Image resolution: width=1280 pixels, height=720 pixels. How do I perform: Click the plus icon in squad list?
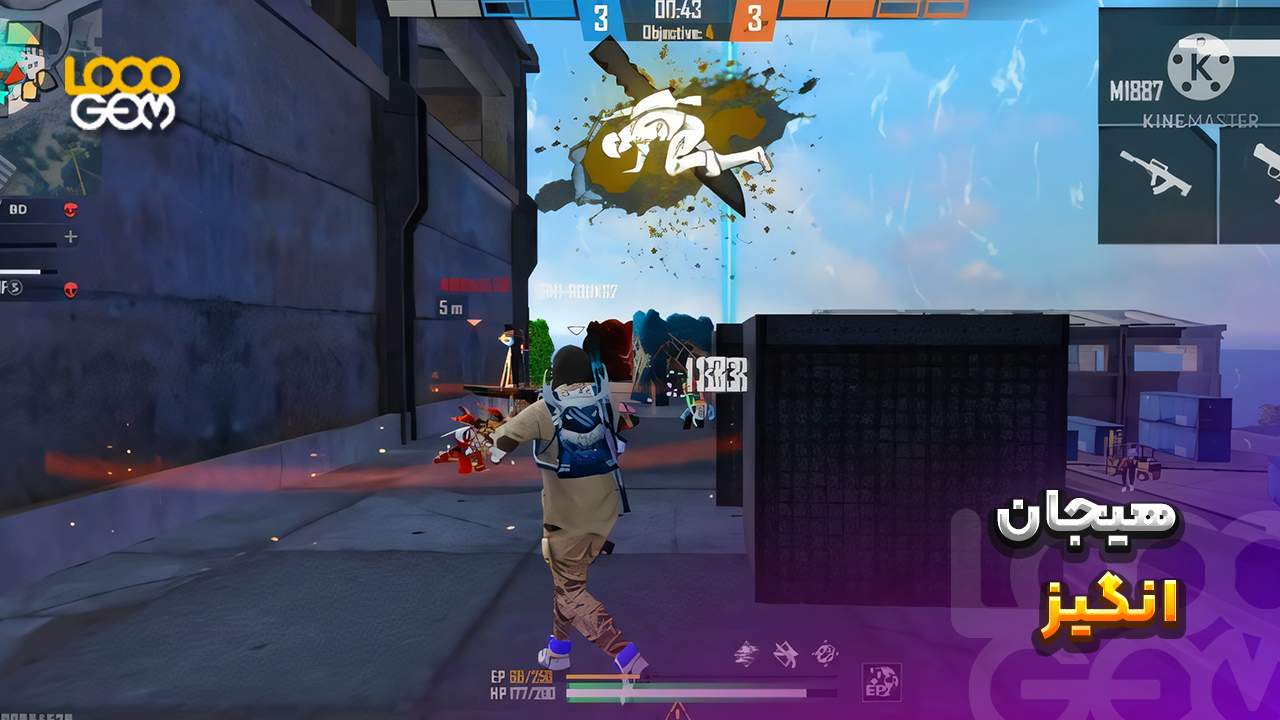point(70,237)
